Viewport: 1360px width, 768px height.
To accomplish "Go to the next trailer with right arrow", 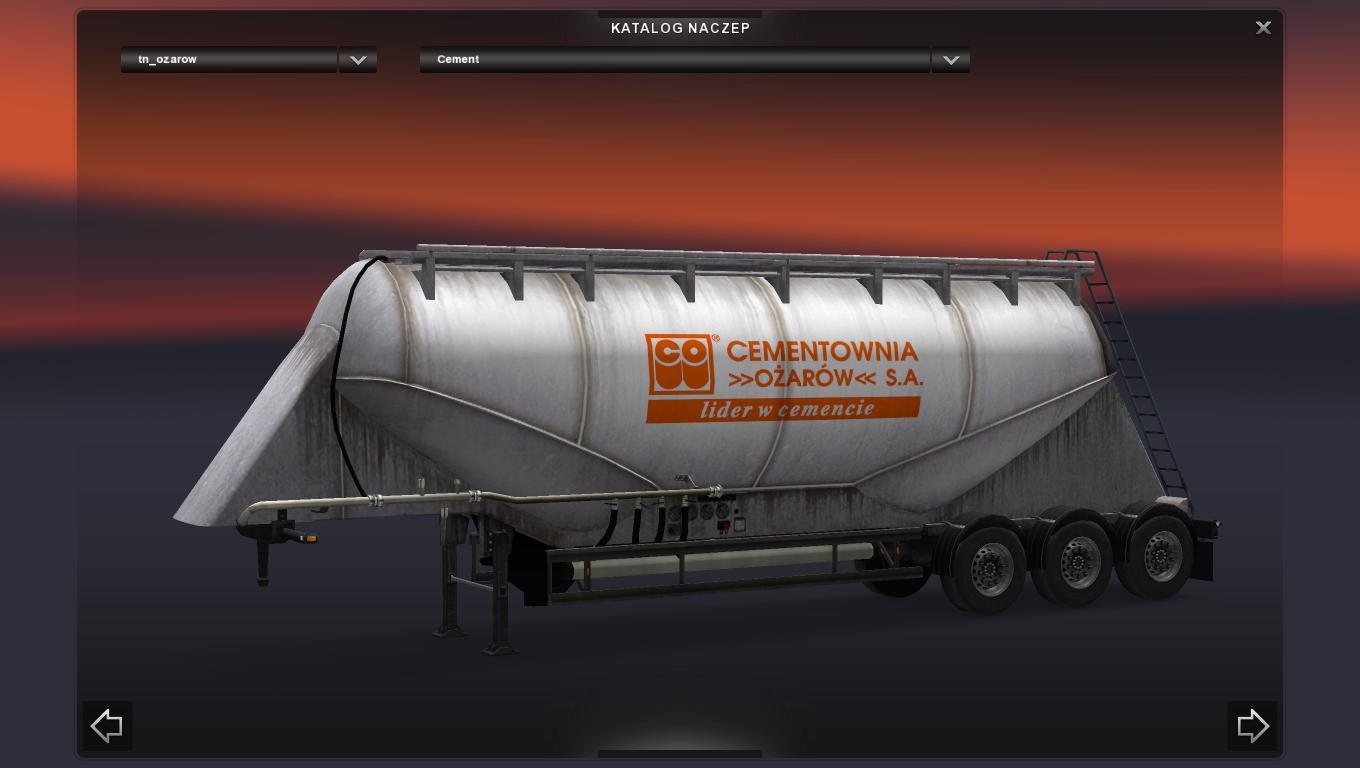I will [1252, 726].
